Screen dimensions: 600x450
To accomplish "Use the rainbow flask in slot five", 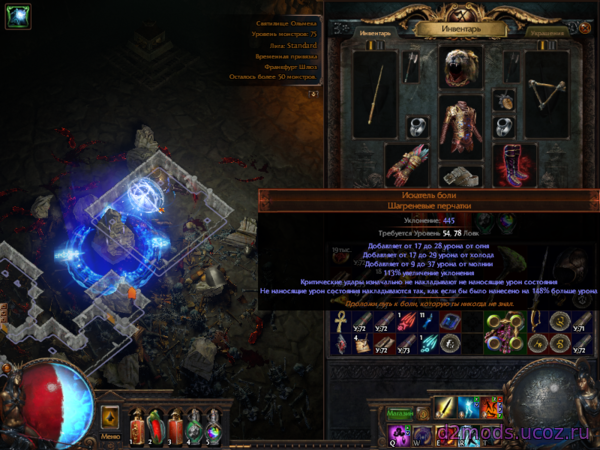I will (x=212, y=426).
